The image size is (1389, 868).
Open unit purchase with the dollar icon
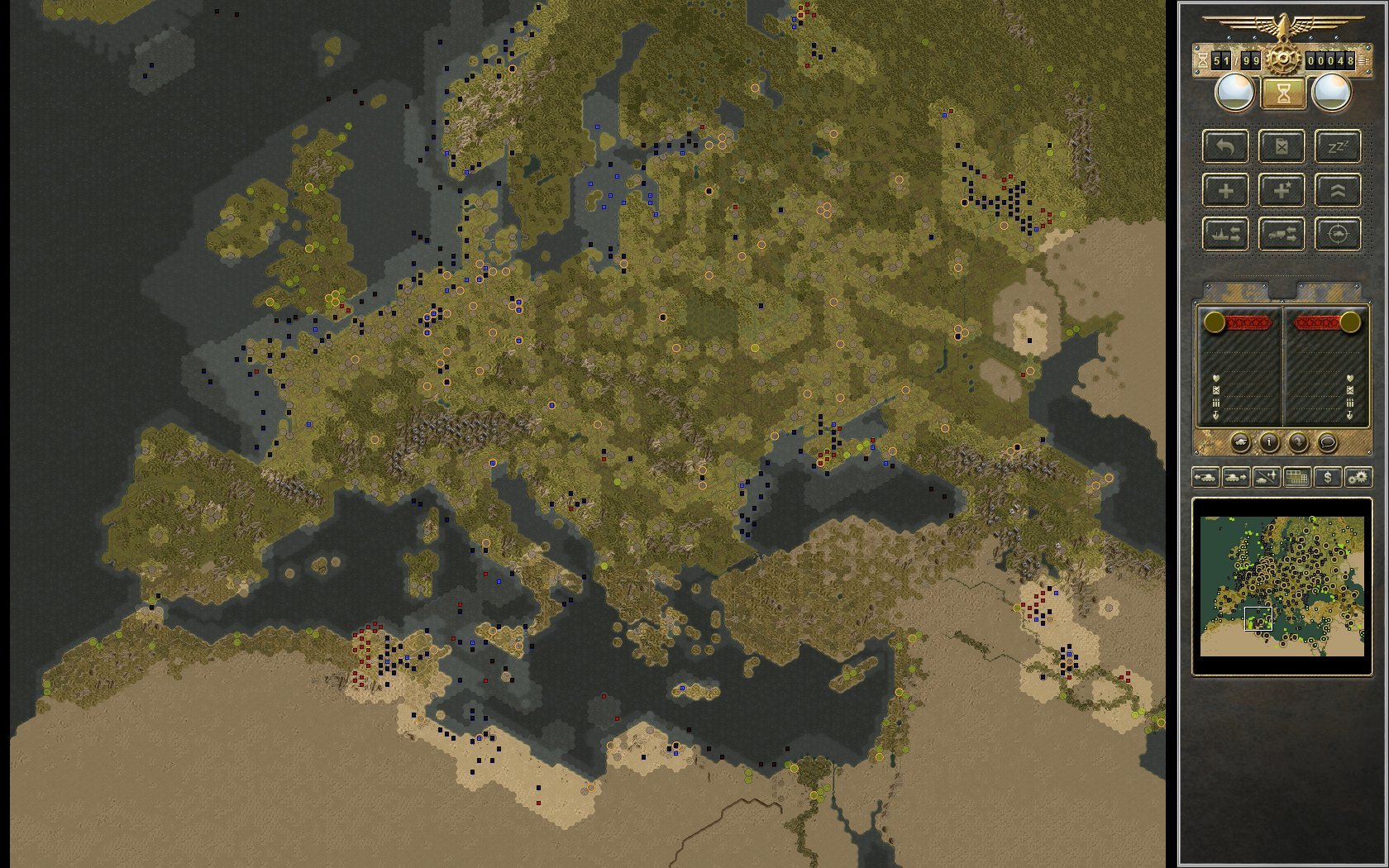coord(1328,477)
